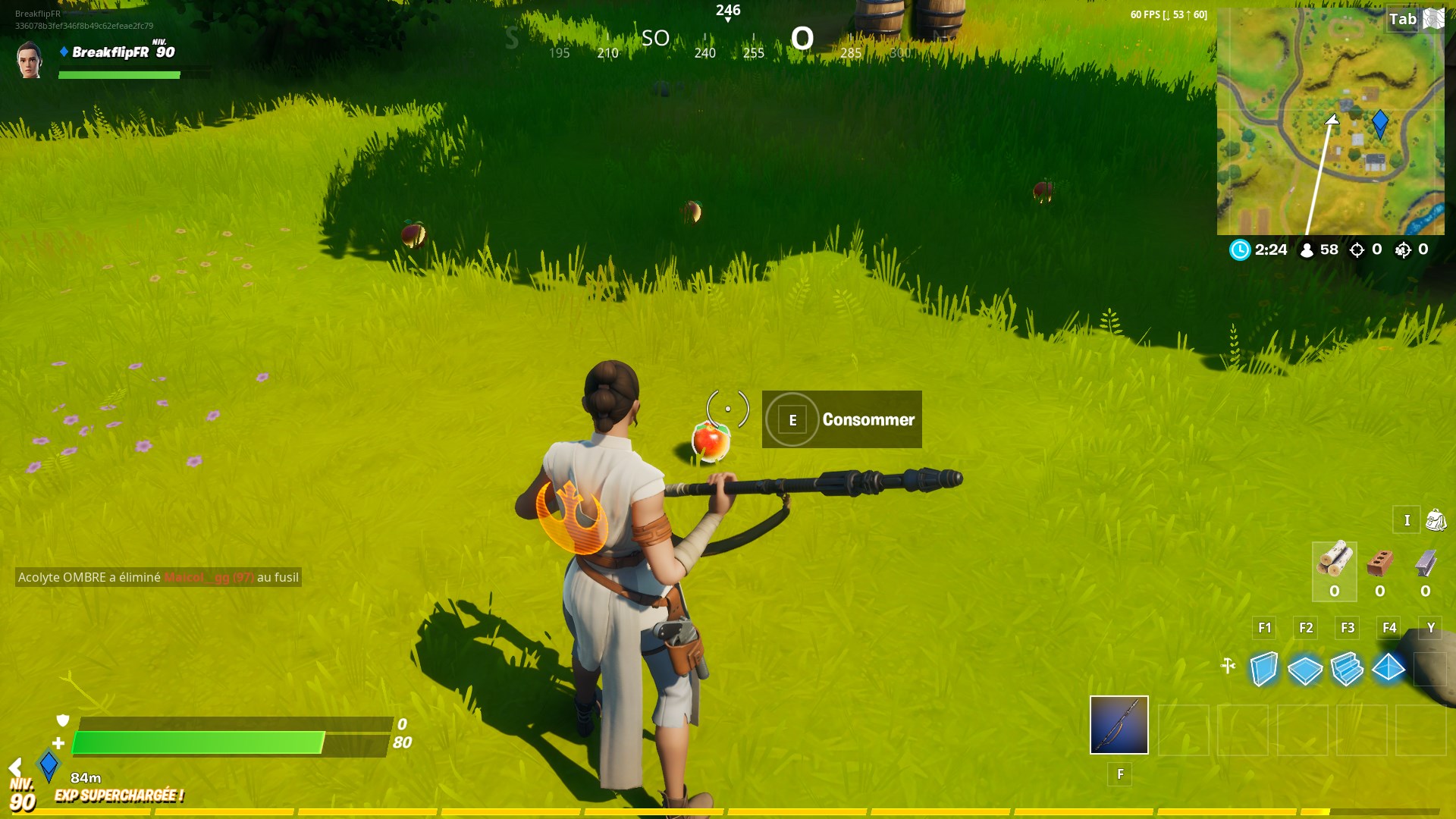Screen dimensions: 1456x819
Task: Open the minimap
Action: pos(1330,121)
